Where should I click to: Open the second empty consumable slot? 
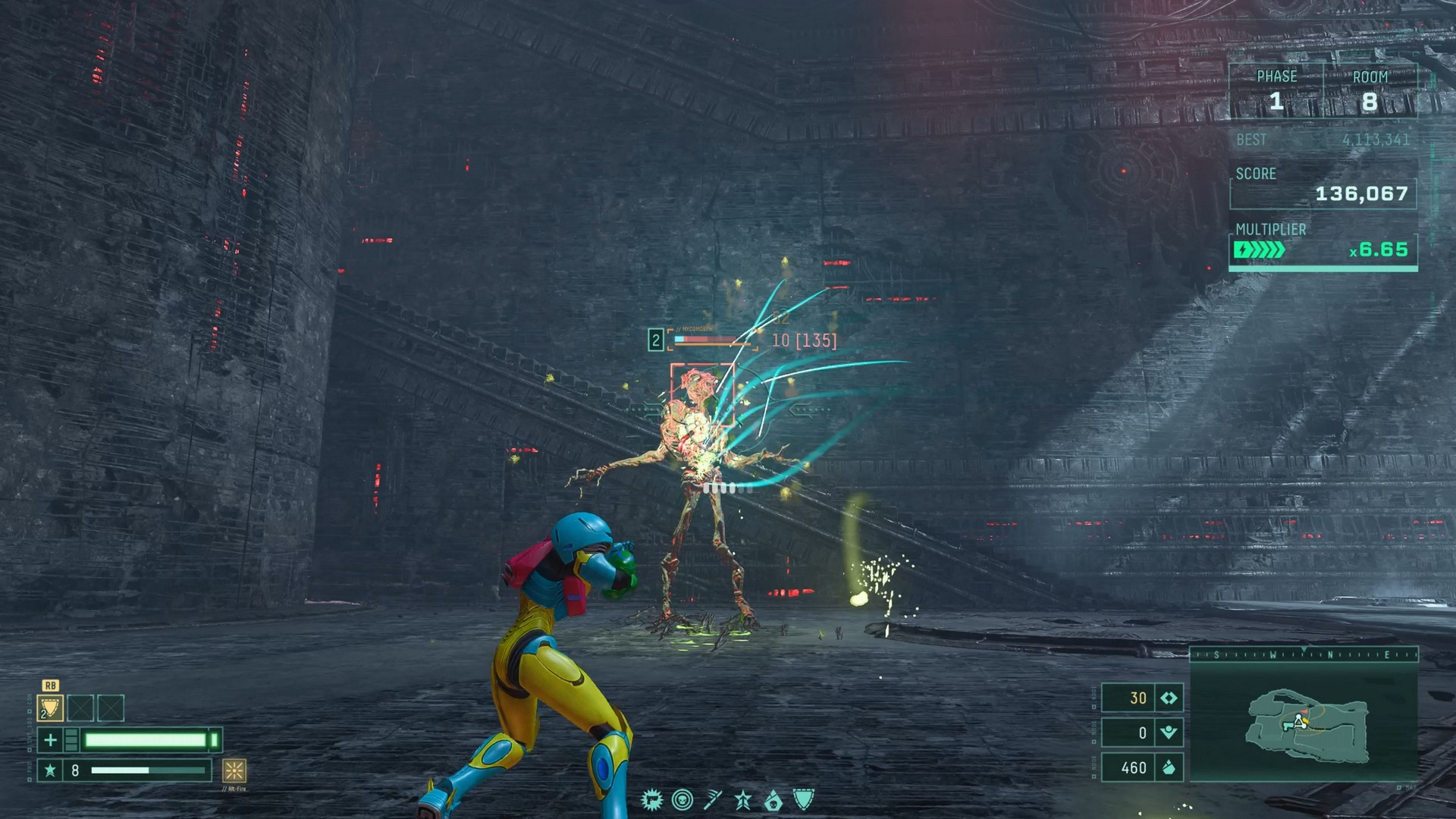(x=111, y=708)
